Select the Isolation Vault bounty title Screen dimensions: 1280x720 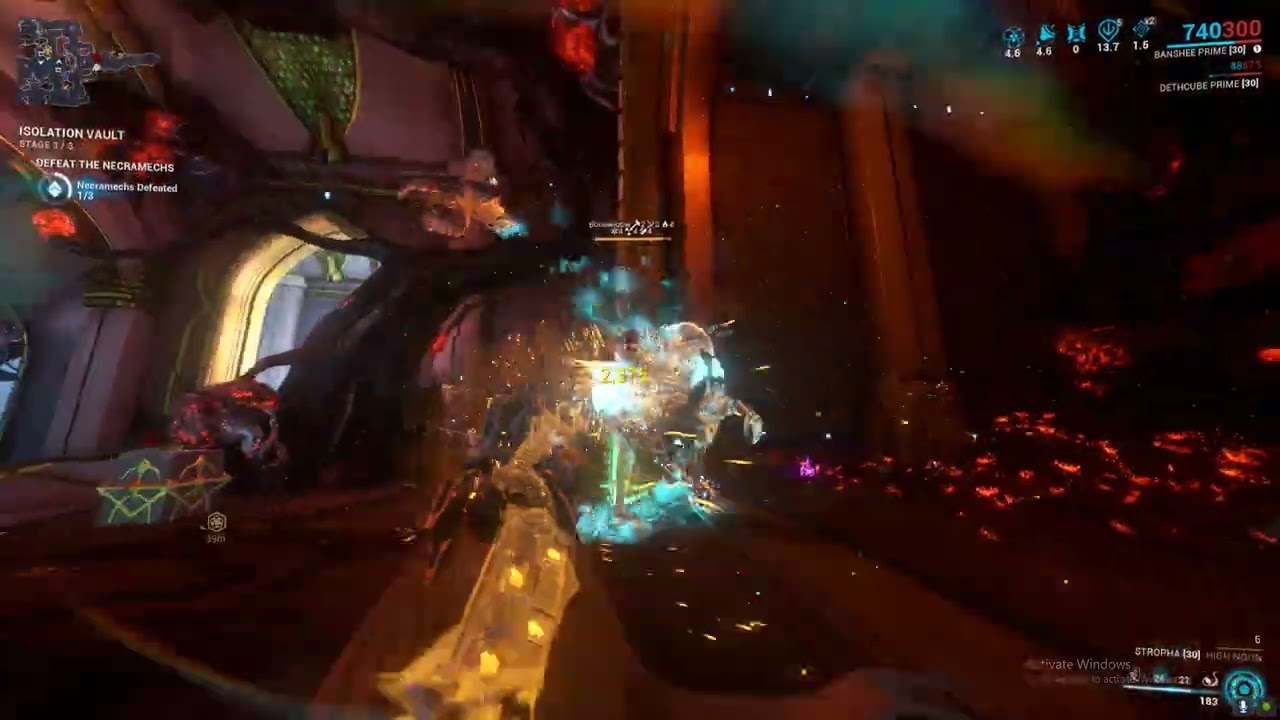[72, 134]
